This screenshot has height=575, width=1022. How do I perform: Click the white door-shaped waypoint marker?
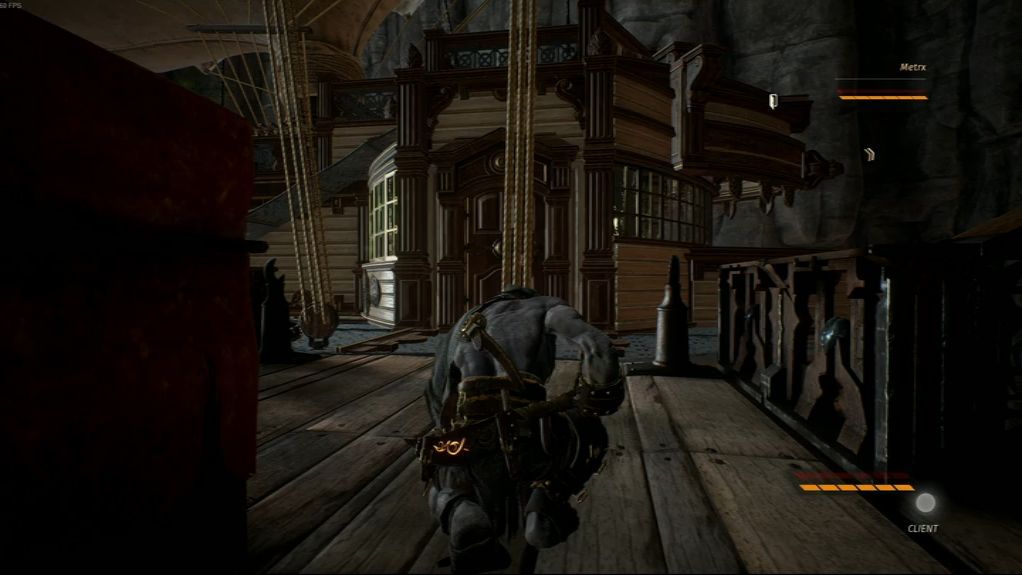tap(773, 100)
